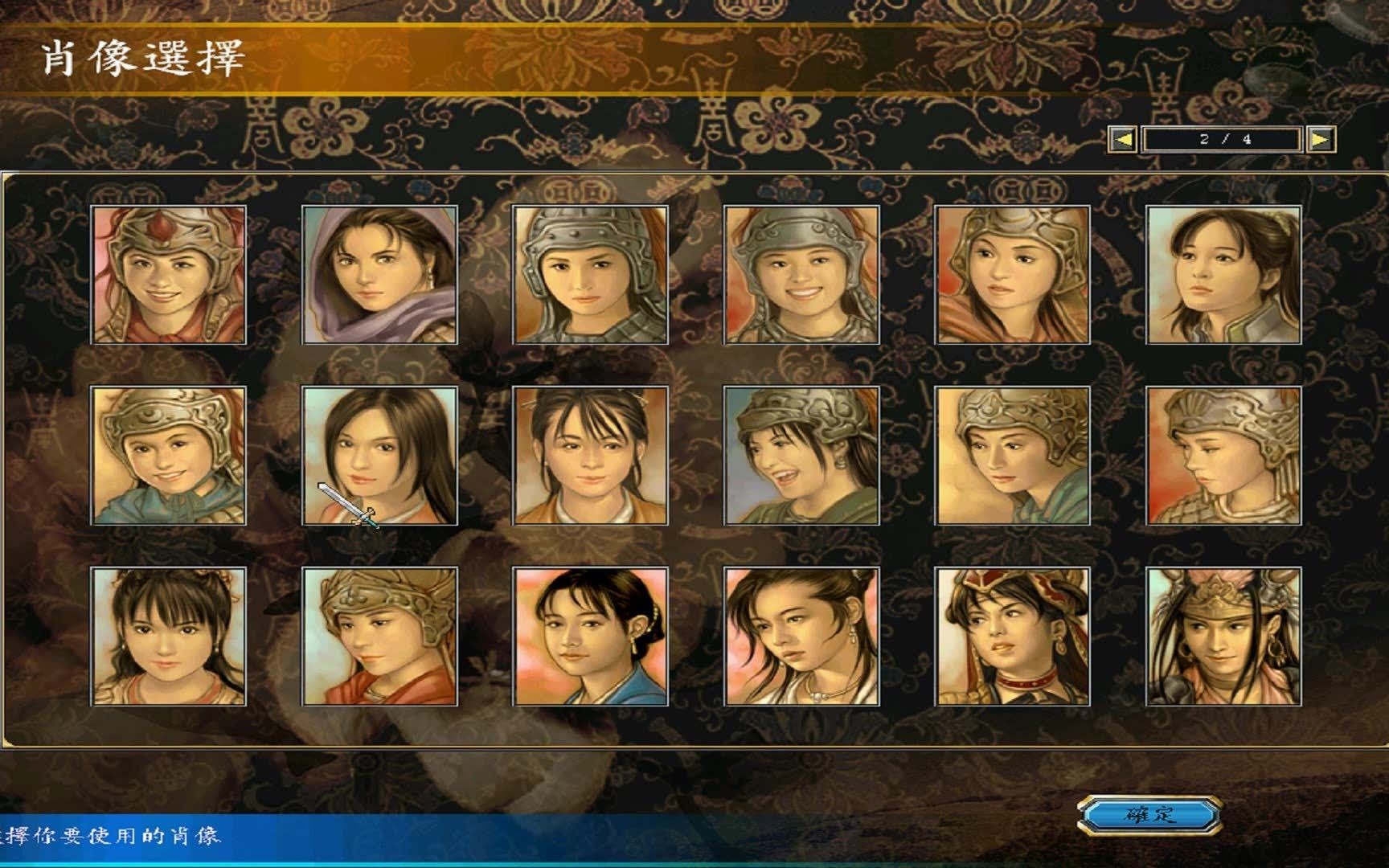Pick the long straight-haired woman portrait
This screenshot has height=868, width=1389.
point(379,456)
